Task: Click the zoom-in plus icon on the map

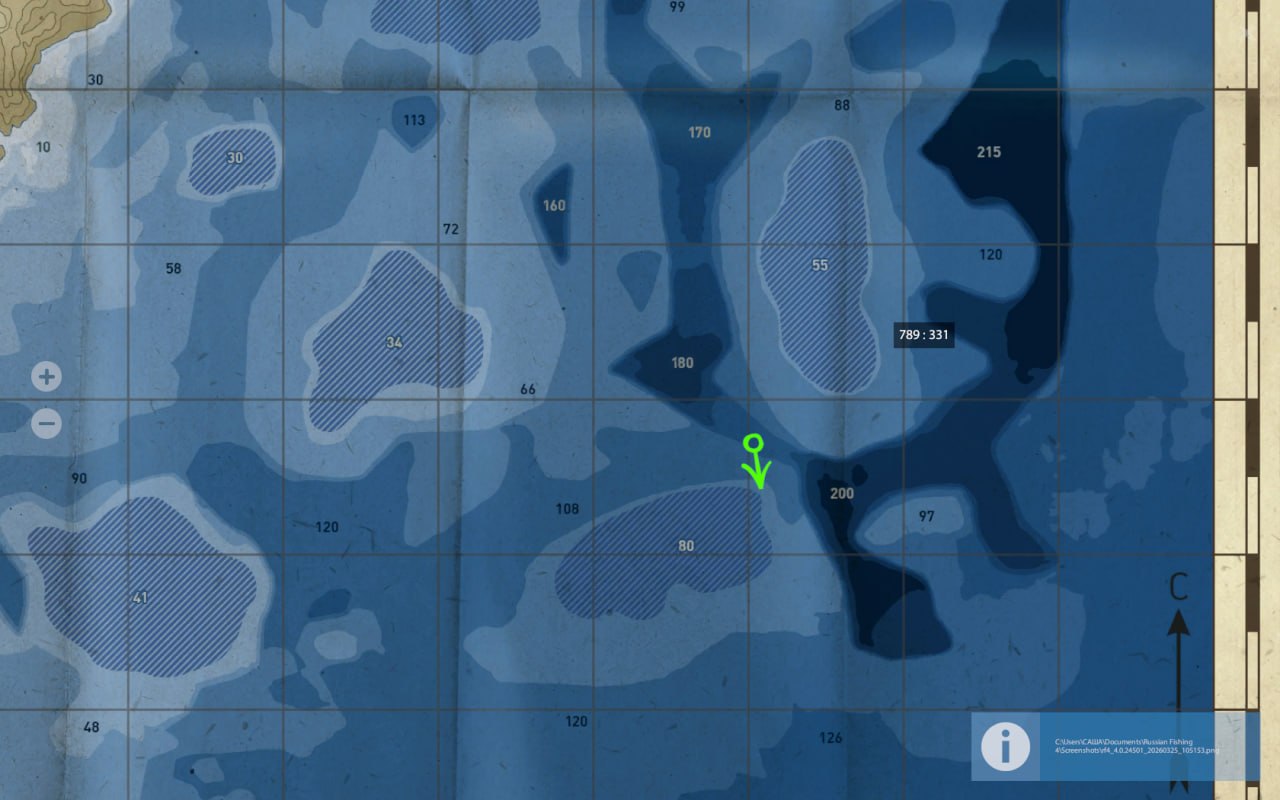Action: pos(45,376)
